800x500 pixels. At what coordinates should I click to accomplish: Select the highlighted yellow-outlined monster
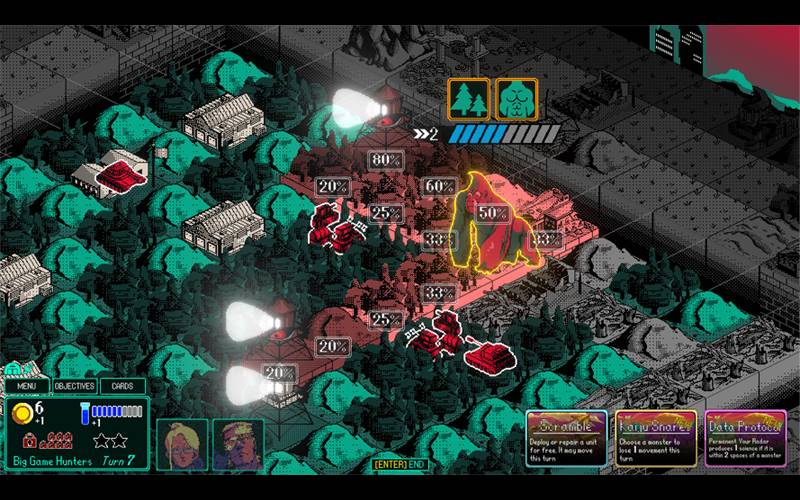tap(491, 222)
